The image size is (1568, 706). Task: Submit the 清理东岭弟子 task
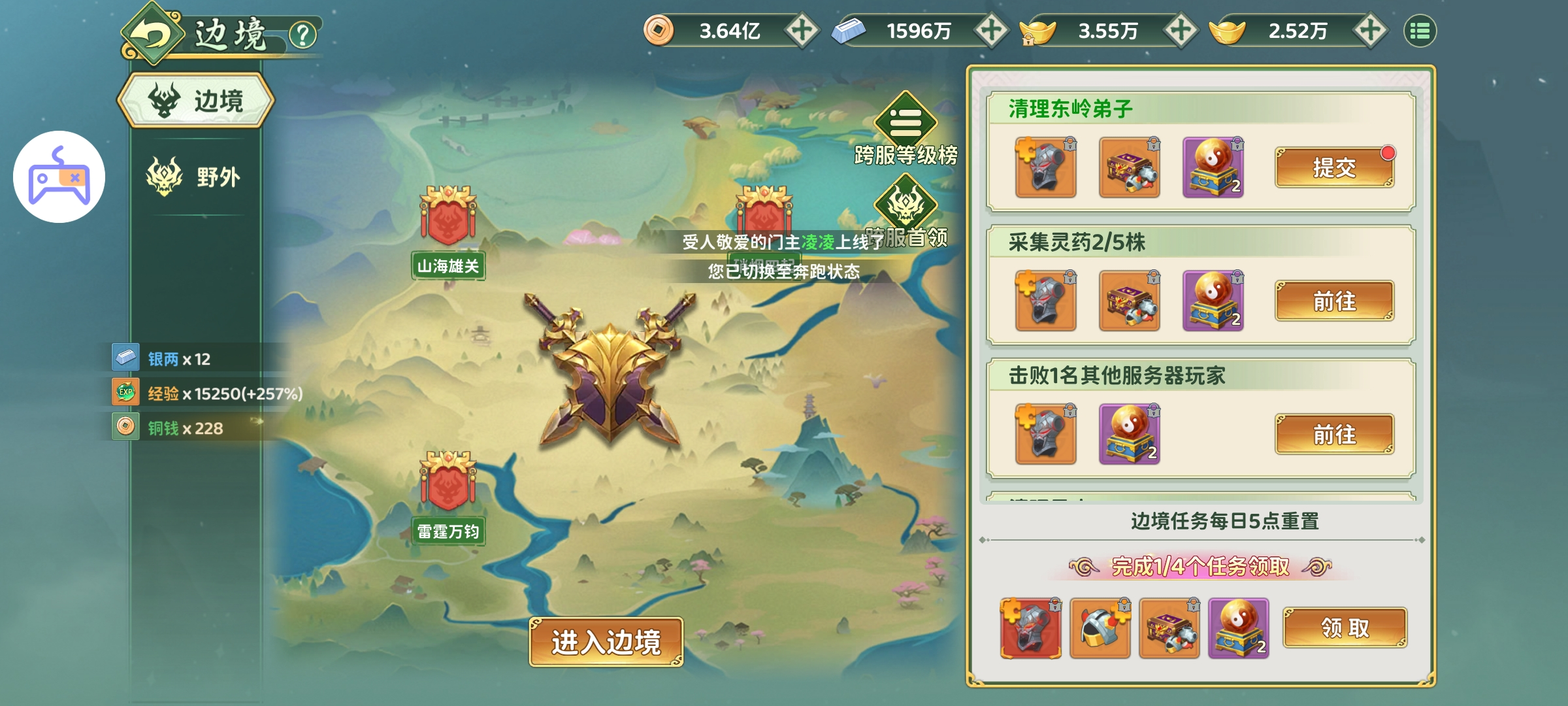coord(1334,168)
